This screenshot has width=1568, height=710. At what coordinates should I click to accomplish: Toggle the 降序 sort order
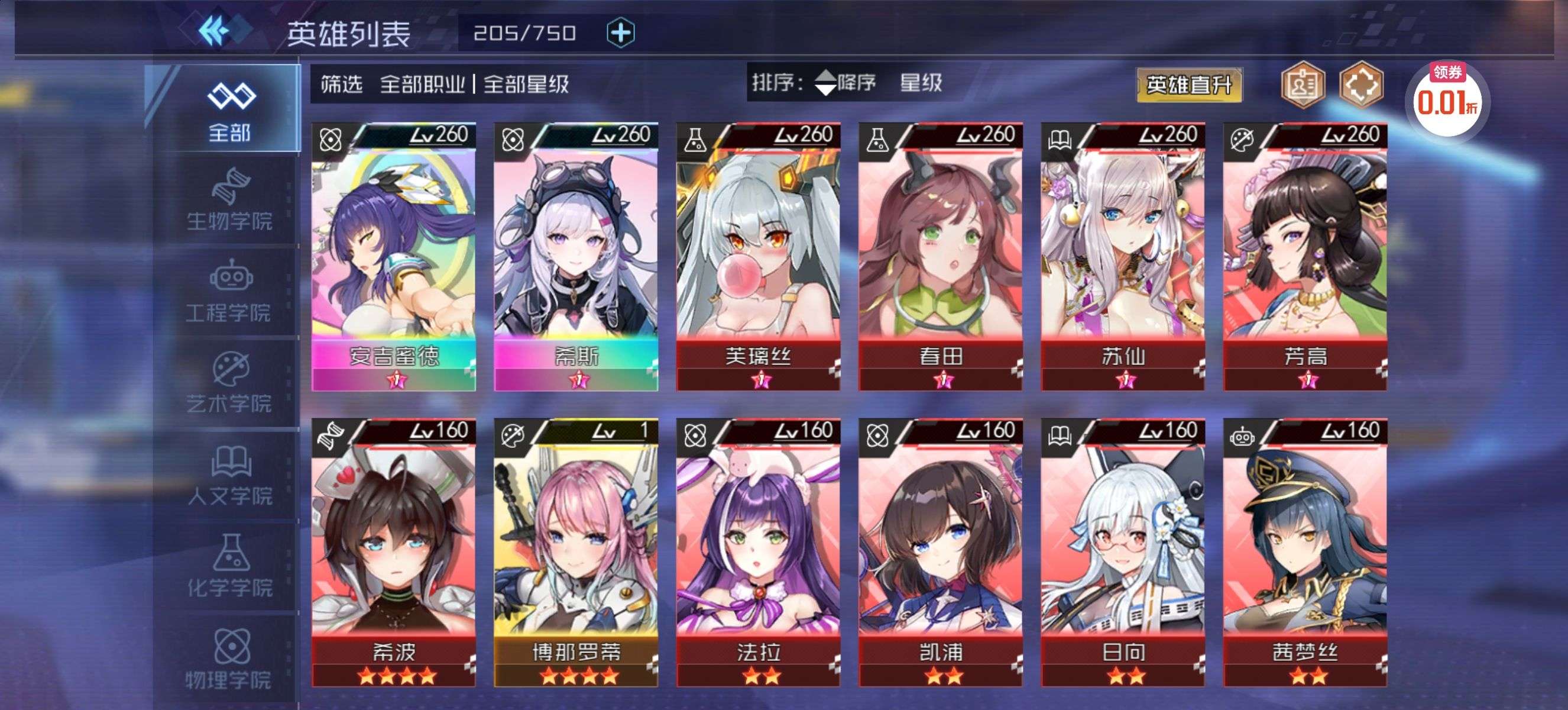(x=845, y=83)
